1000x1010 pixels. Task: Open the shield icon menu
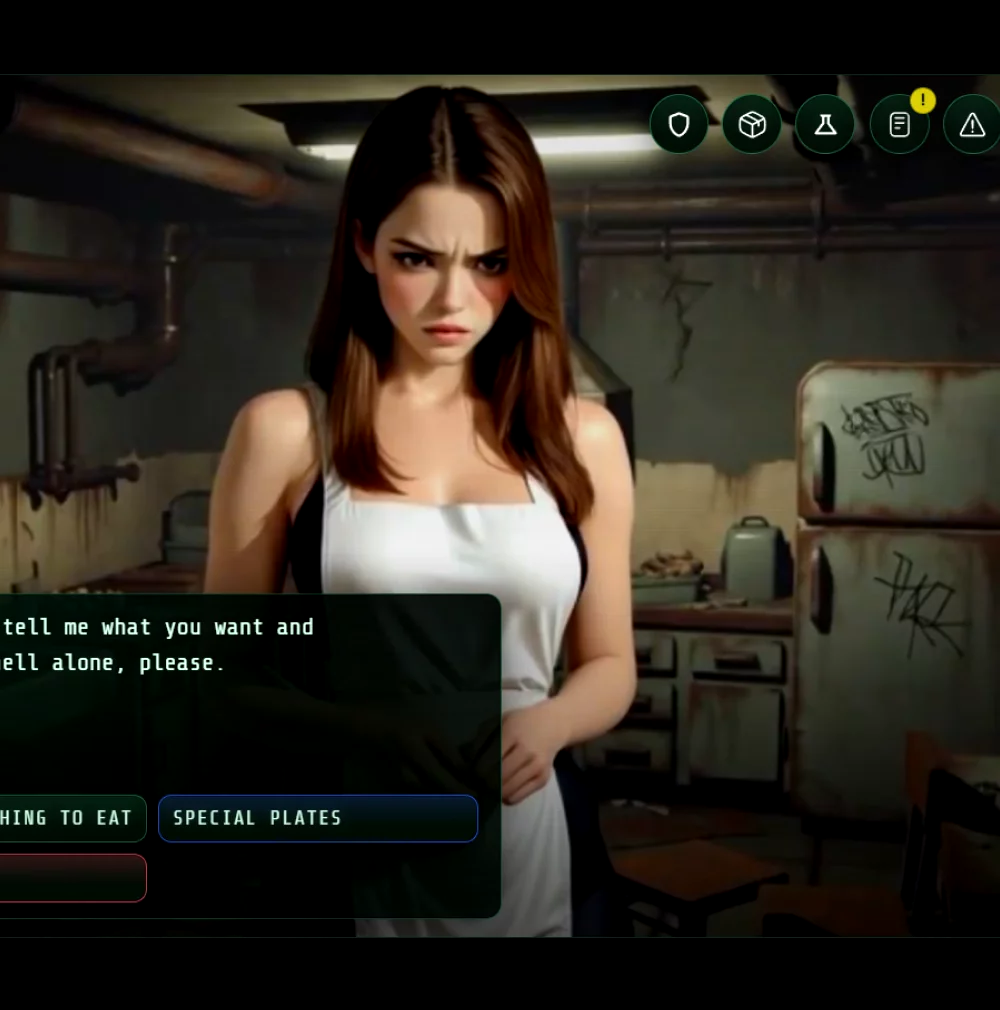679,125
